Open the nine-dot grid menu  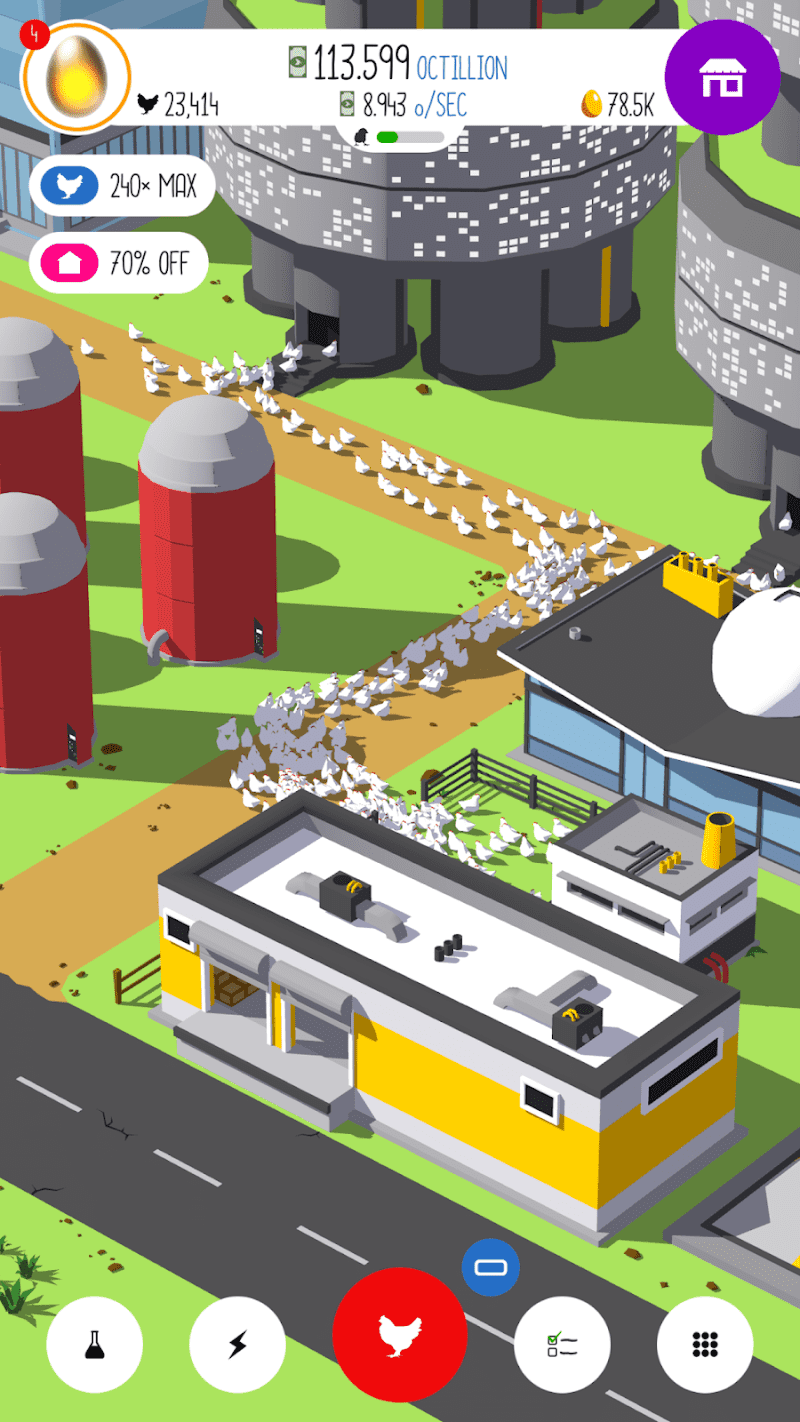705,1344
